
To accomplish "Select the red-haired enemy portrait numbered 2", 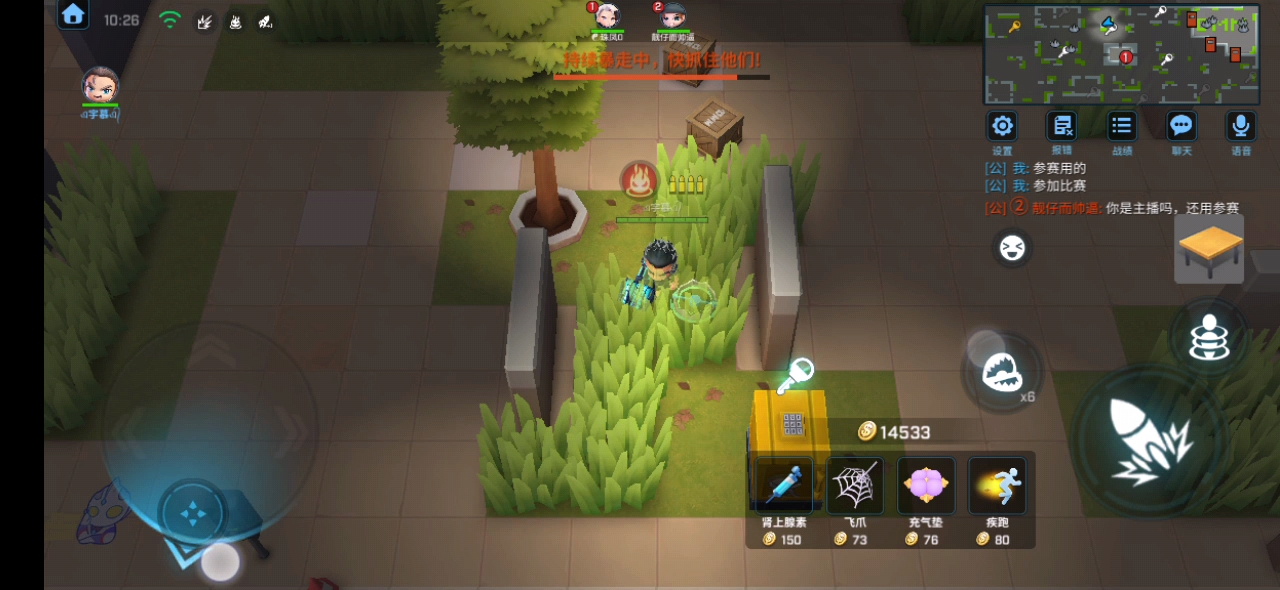I will point(672,17).
